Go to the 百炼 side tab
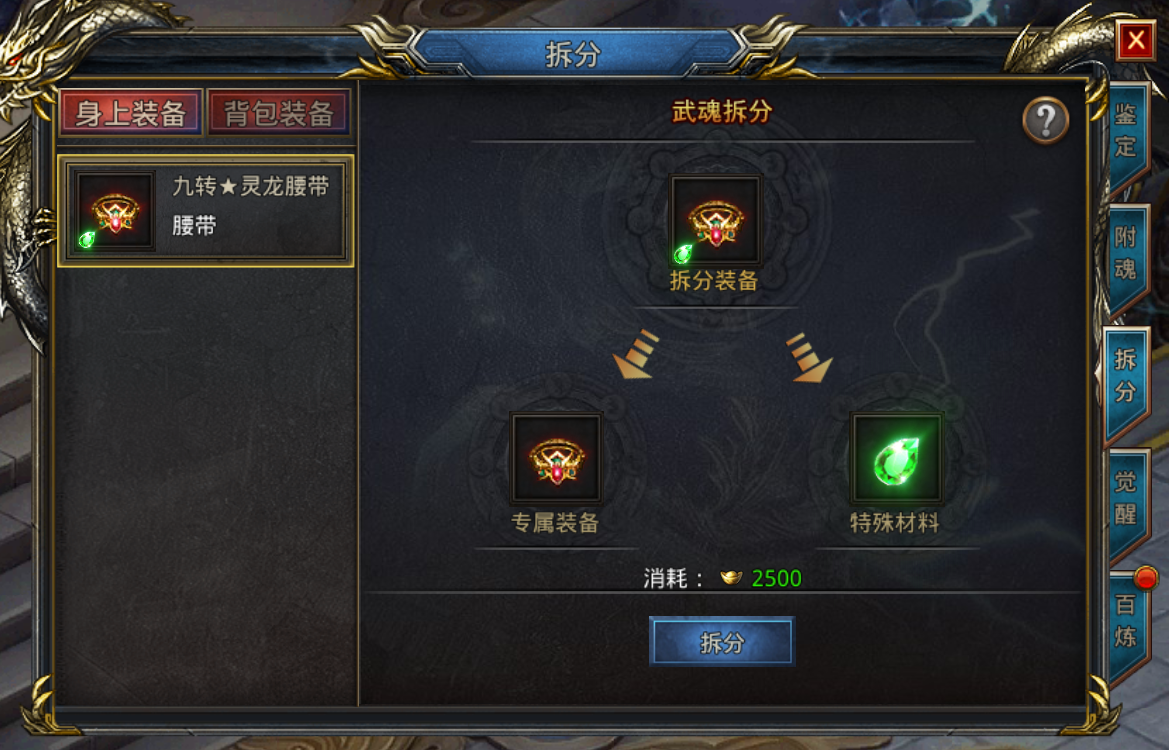This screenshot has height=750, width=1169. (1127, 621)
